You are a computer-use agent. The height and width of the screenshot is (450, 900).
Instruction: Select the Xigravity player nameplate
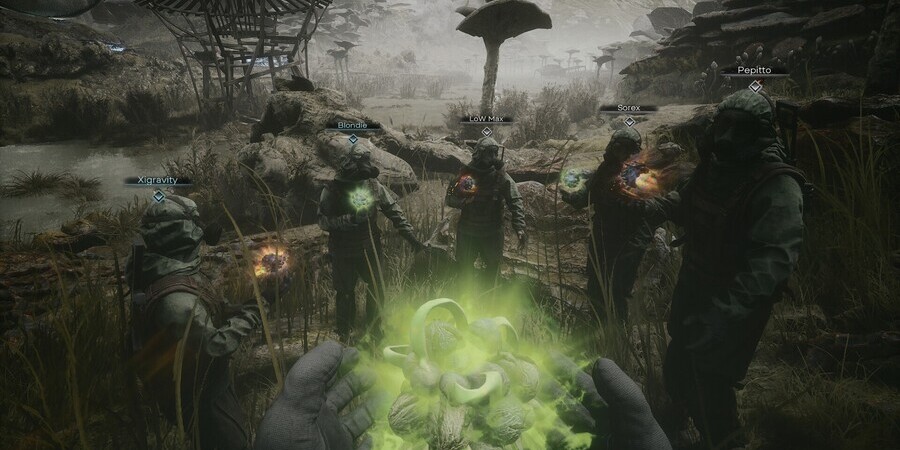158,181
